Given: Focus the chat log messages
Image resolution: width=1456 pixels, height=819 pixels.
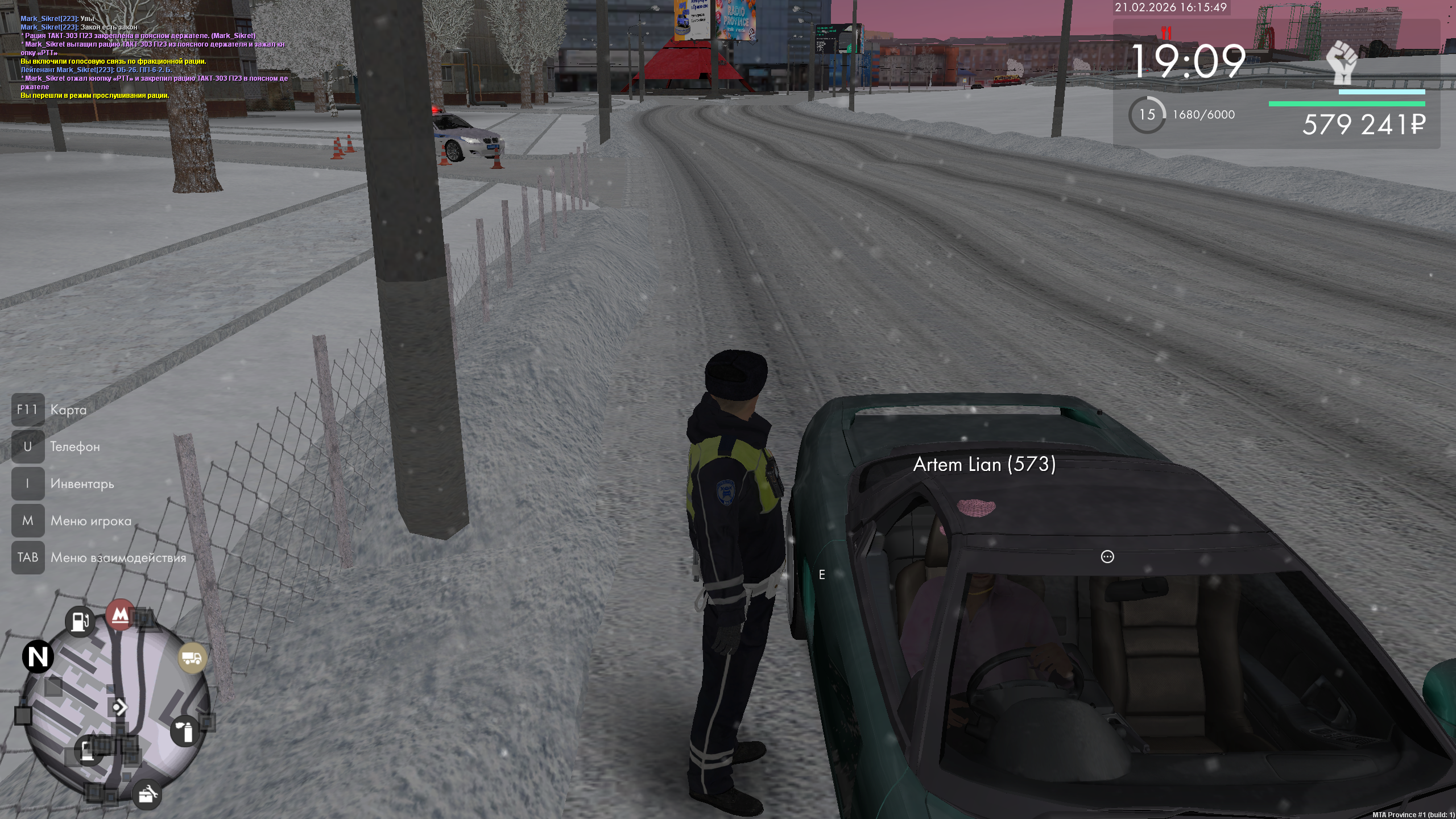Looking at the screenshot, I should (154, 57).
